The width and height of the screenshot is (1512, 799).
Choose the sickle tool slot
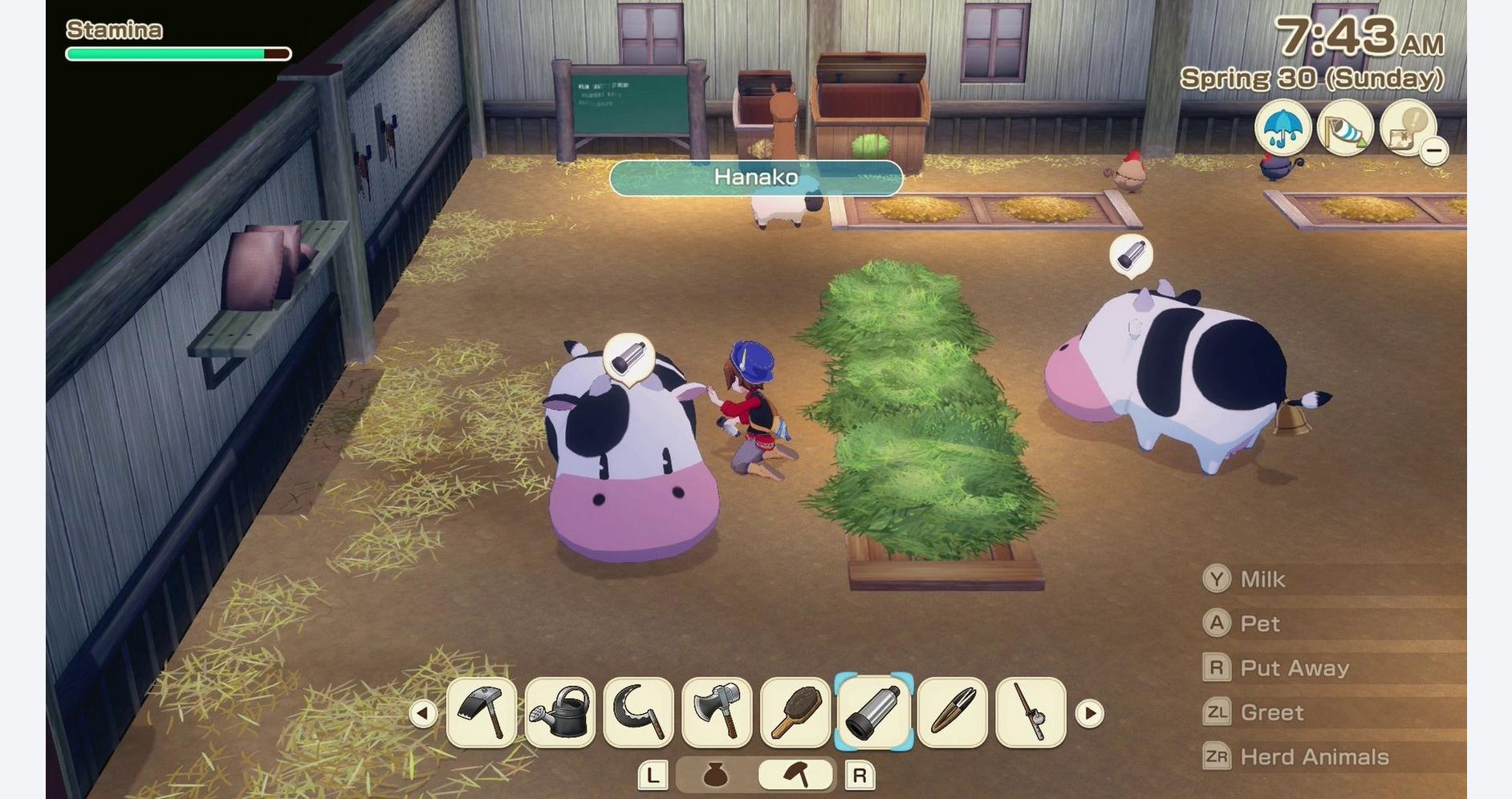(639, 712)
